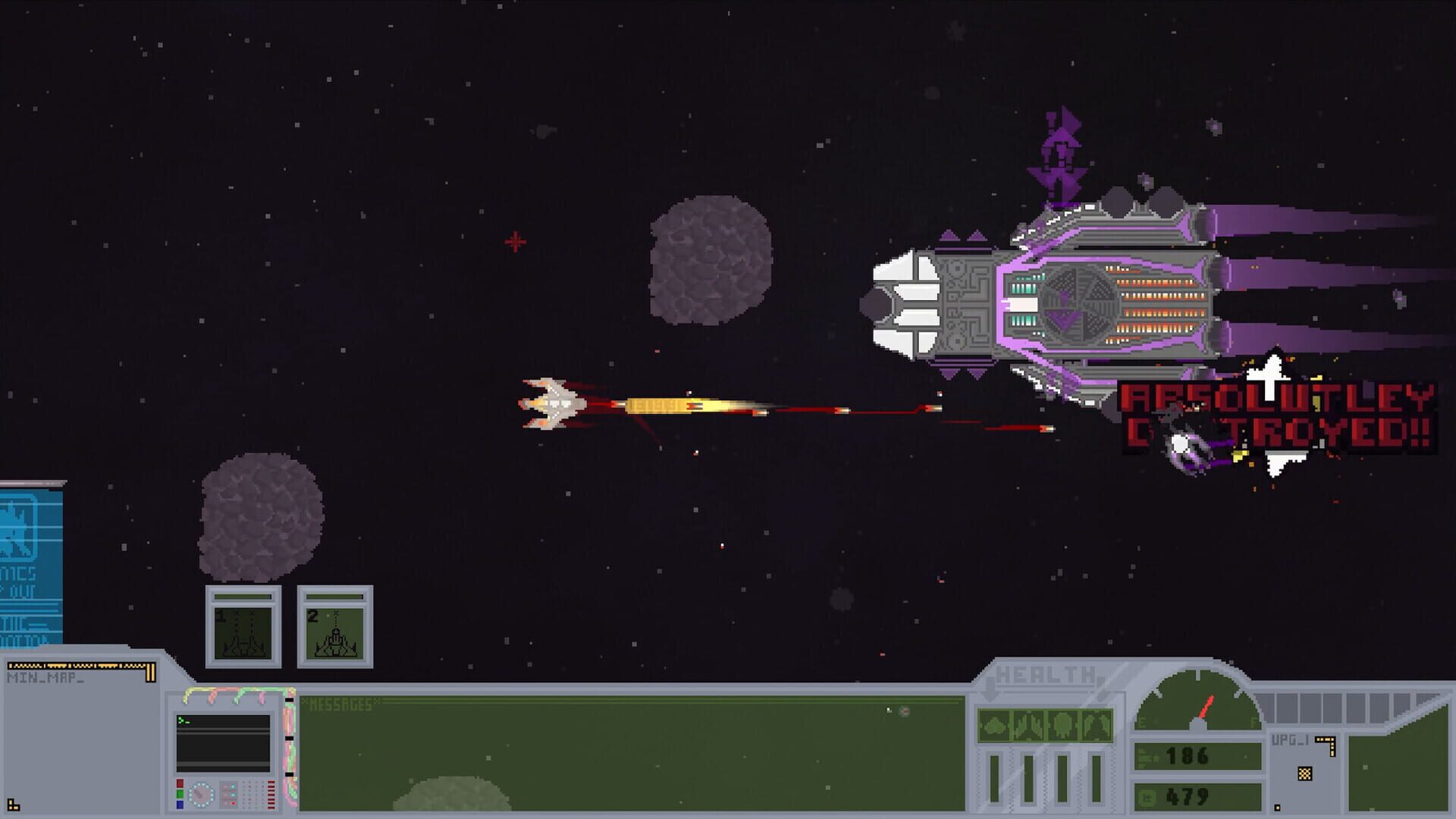This screenshot has width=1456, height=819.
Task: Click the round radar dial on the console
Action: (201, 794)
